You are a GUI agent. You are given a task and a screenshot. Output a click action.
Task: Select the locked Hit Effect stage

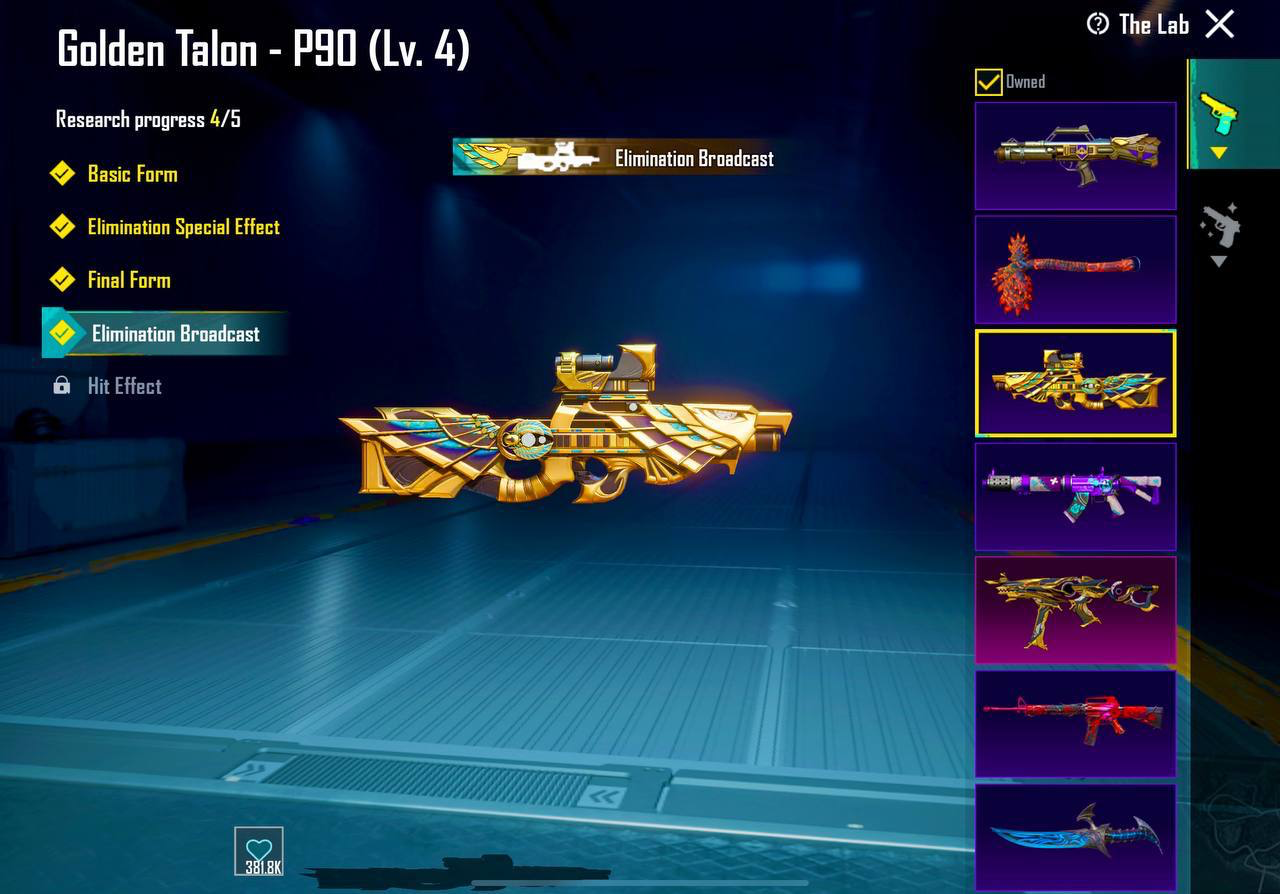click(124, 386)
